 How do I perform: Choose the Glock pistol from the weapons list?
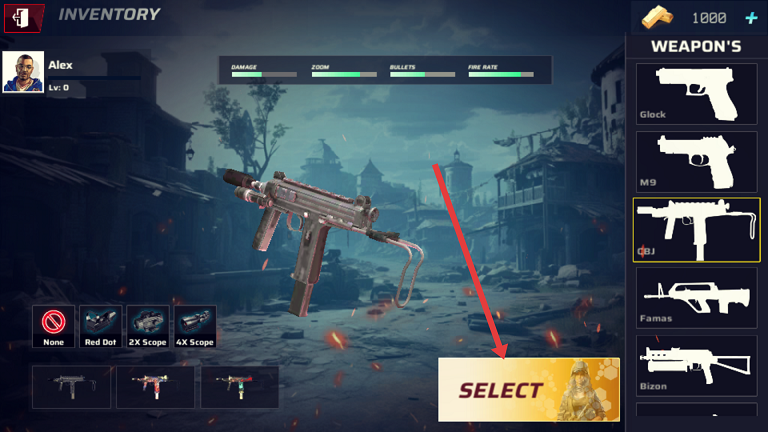pyautogui.click(x=696, y=93)
